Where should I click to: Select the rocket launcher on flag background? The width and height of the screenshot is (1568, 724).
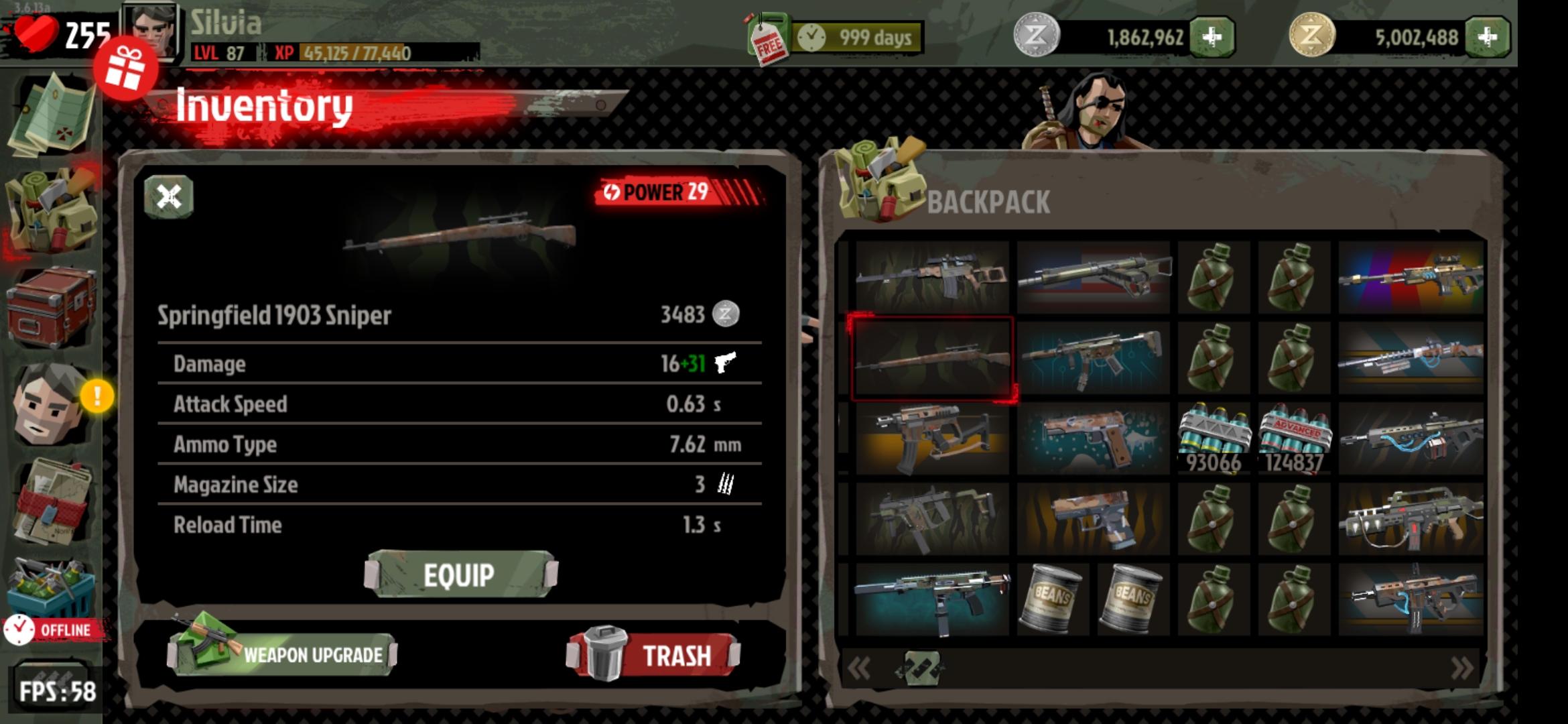[1093, 278]
